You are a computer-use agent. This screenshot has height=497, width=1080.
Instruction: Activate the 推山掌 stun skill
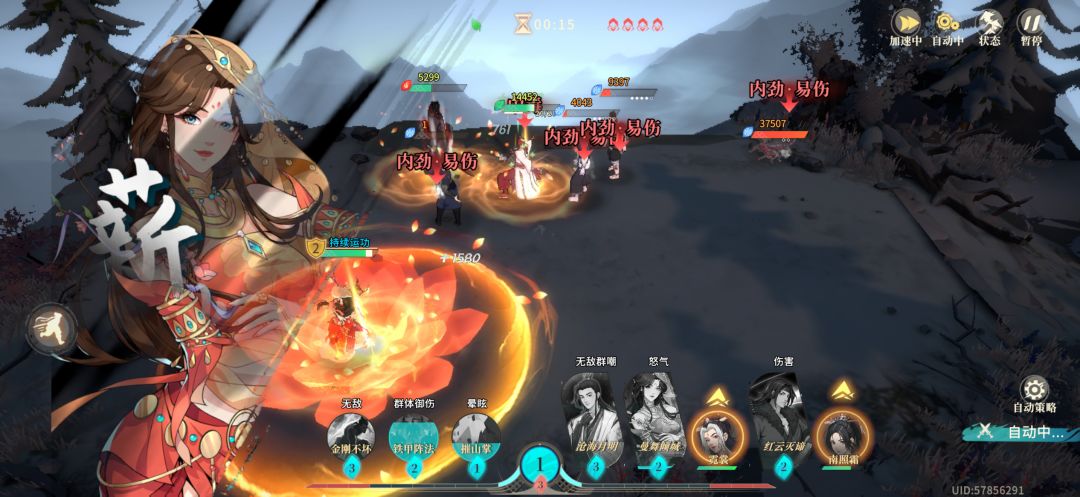tap(476, 437)
